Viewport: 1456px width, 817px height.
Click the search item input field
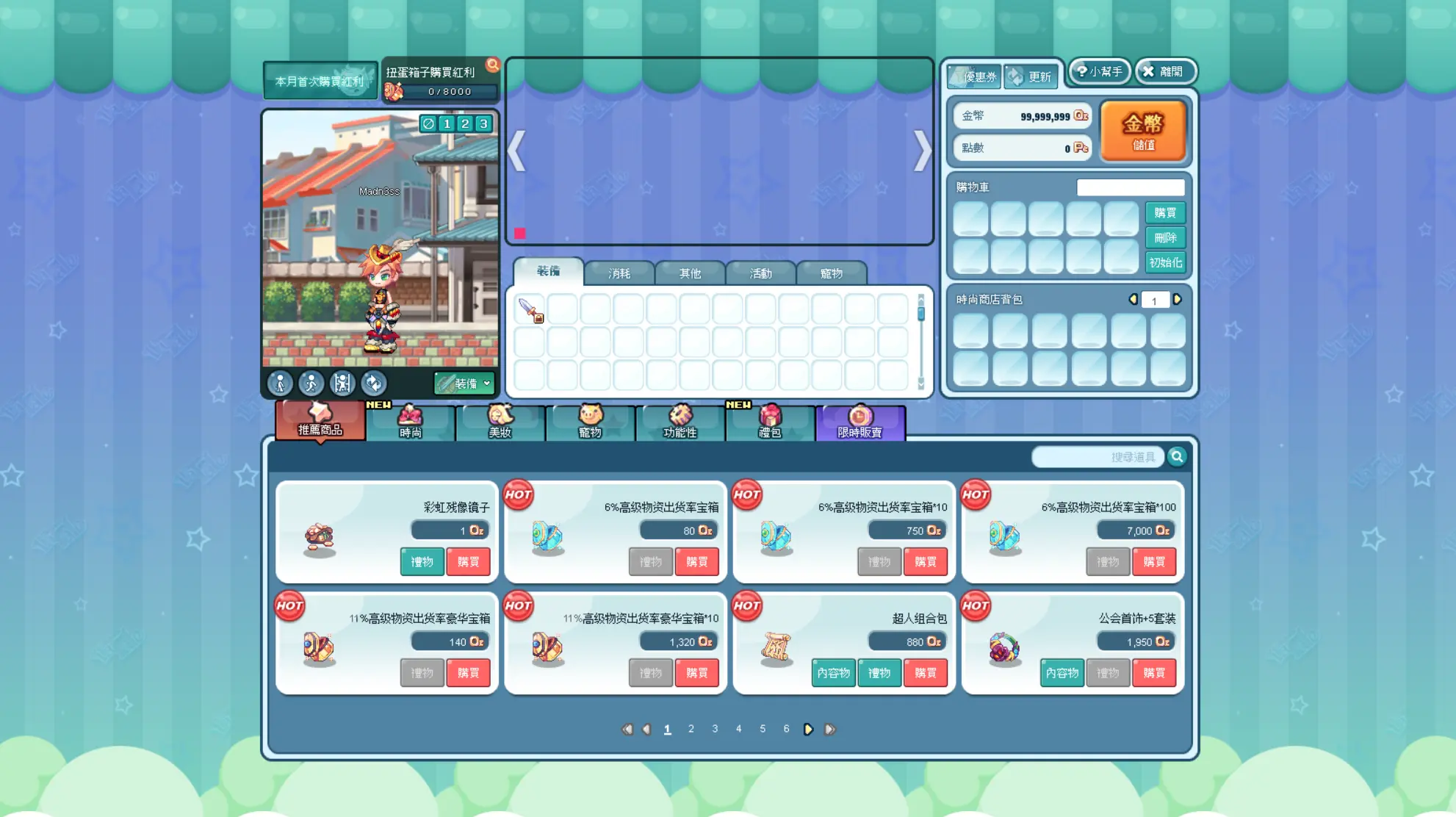[x=1097, y=457]
